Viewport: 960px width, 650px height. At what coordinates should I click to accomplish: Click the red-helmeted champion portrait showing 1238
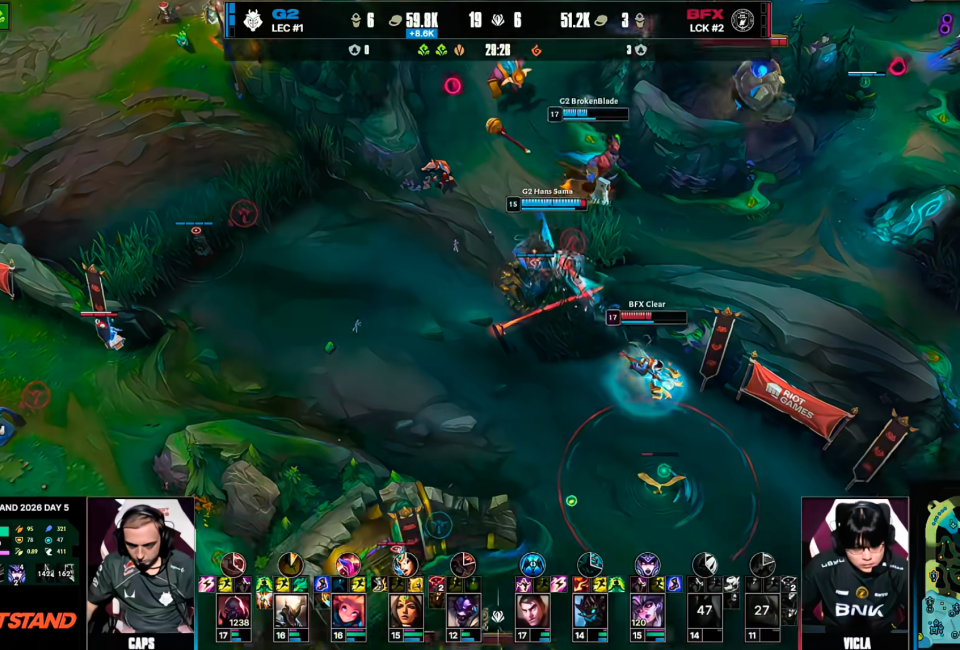[234, 610]
